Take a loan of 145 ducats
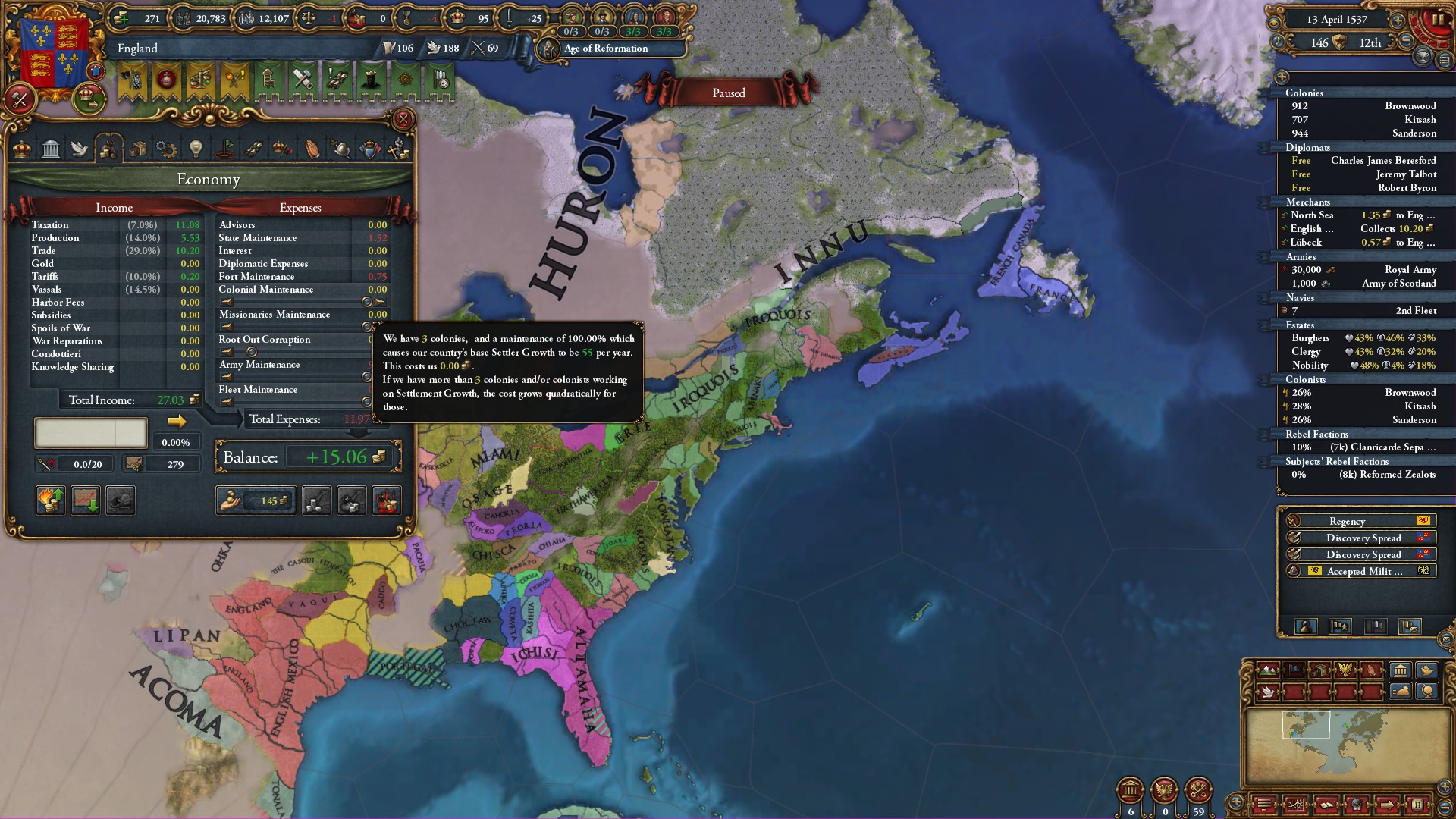 [256, 500]
